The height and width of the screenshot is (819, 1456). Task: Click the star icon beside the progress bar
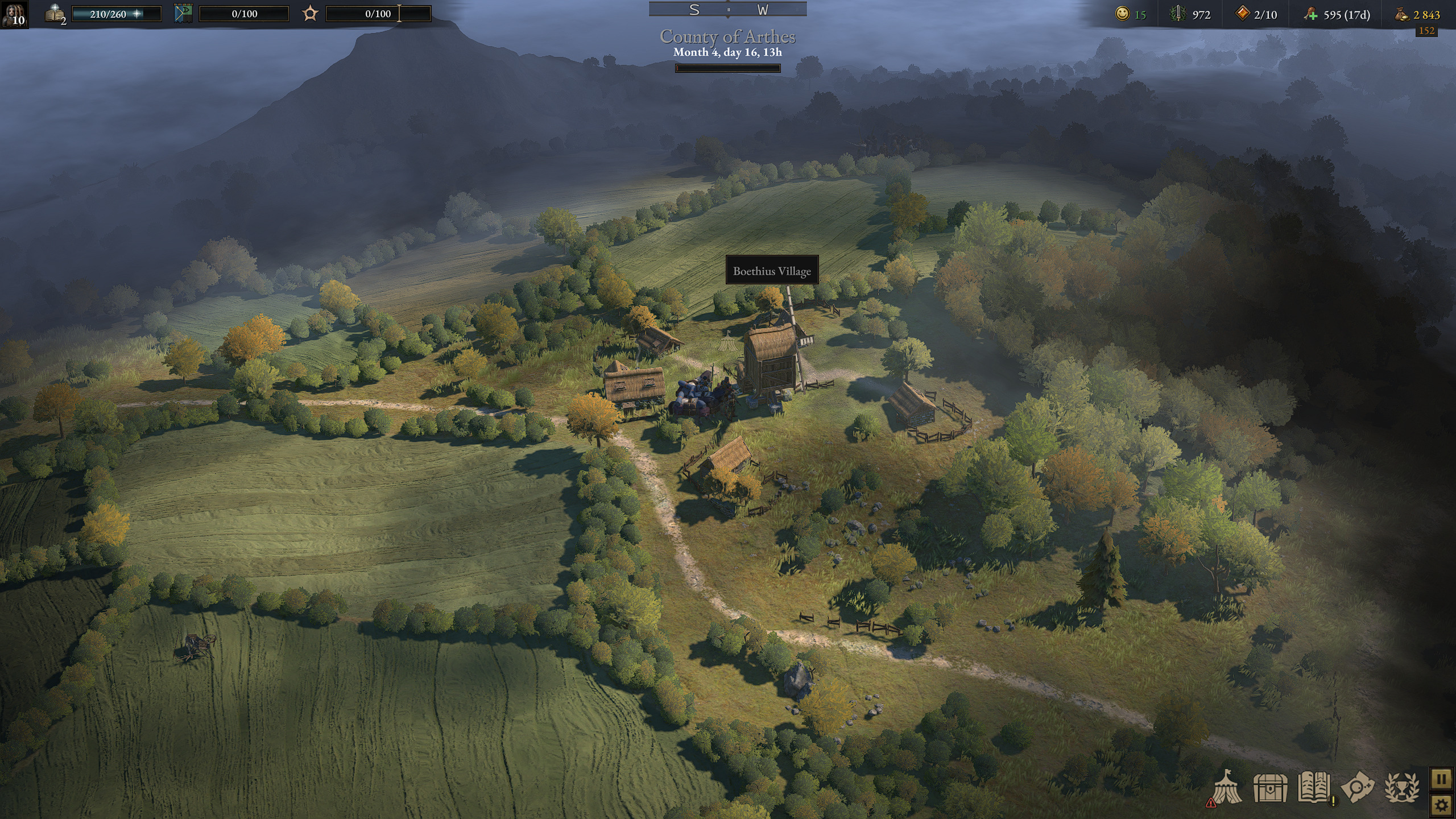(310, 14)
